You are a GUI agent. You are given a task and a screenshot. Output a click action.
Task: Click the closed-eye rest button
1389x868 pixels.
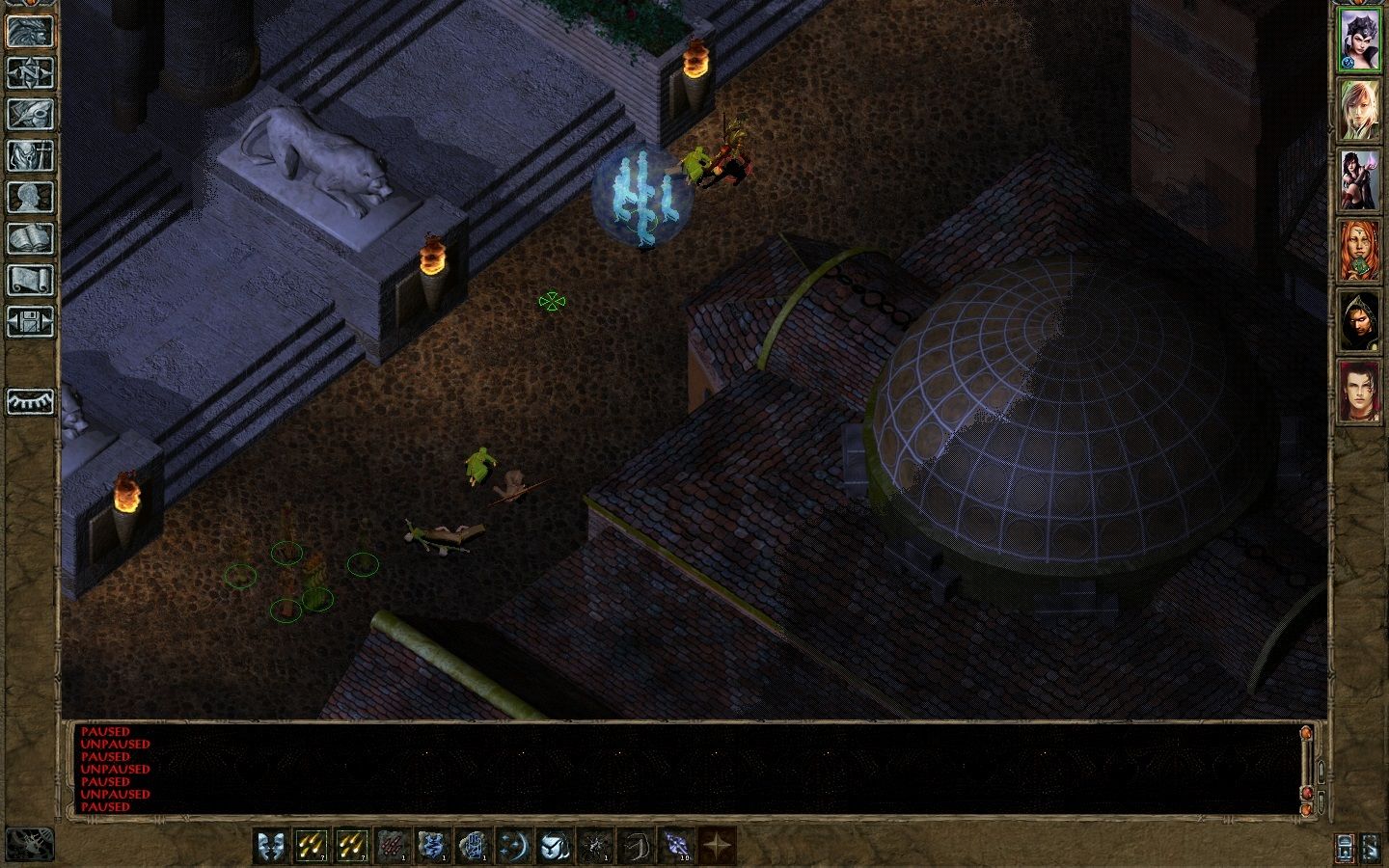pos(31,401)
